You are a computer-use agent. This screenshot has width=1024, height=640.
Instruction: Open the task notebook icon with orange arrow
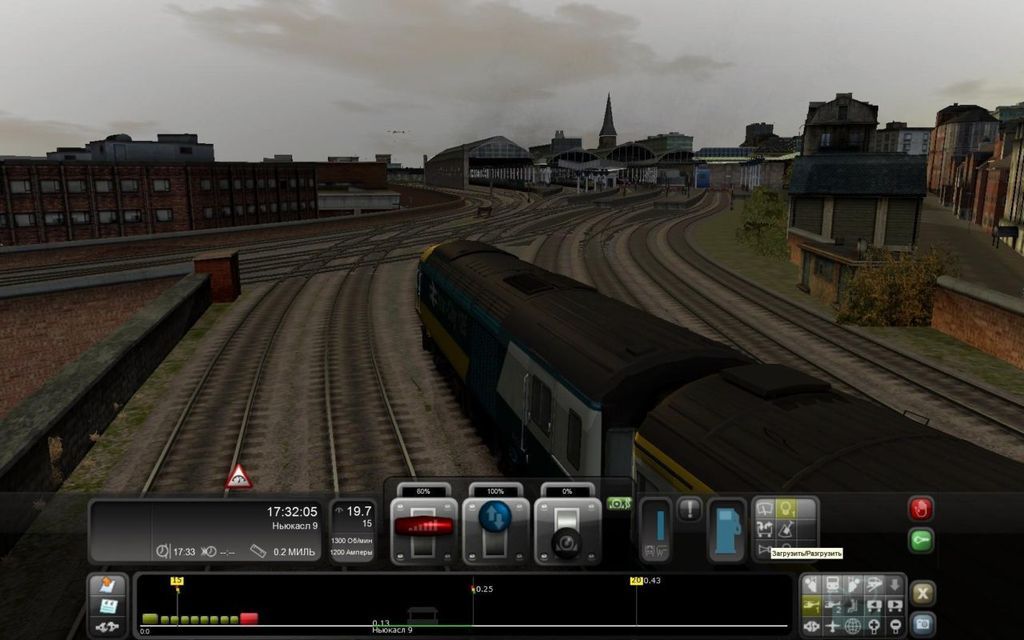tap(106, 585)
